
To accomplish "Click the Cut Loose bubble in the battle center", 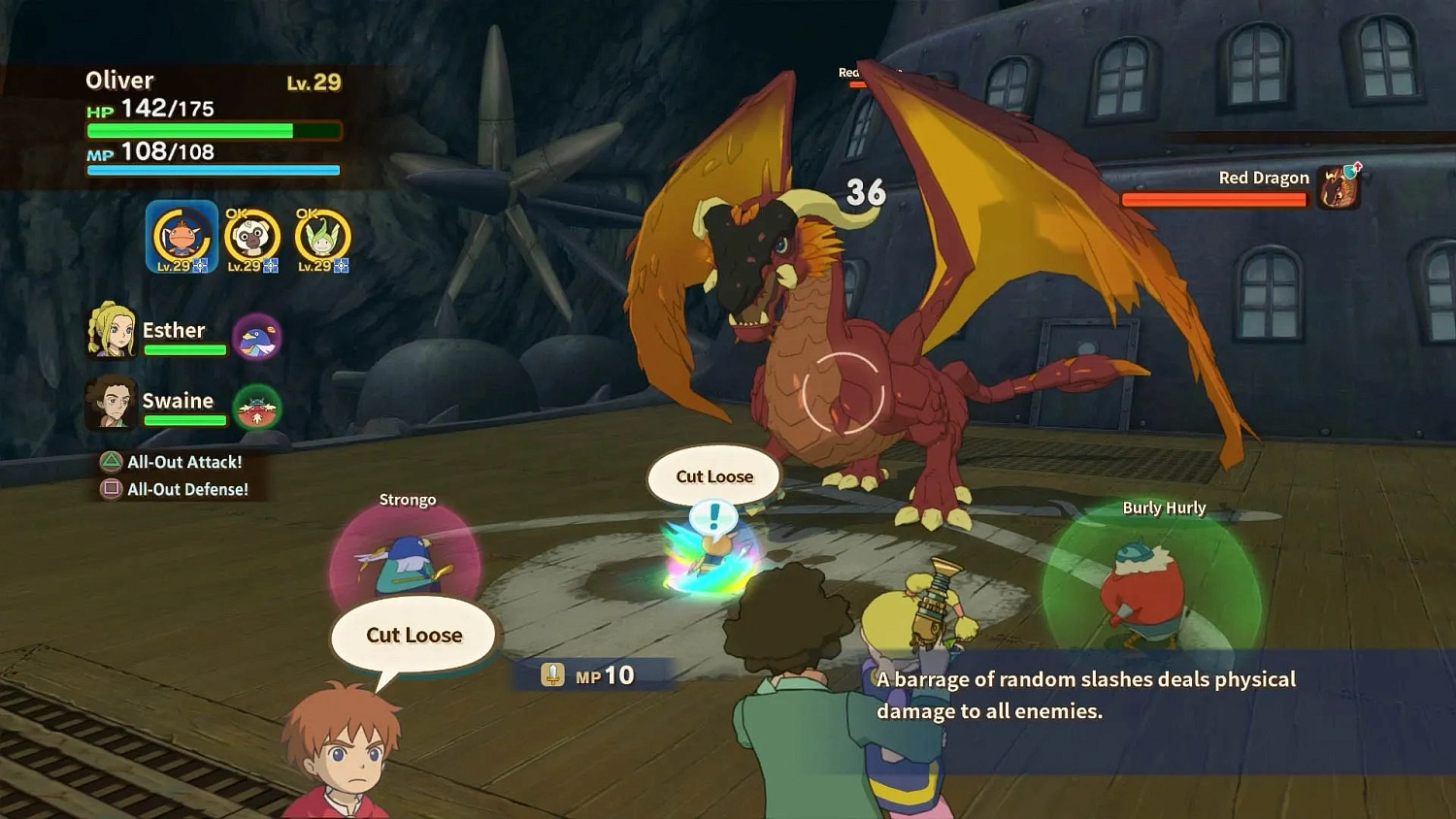I will pos(714,476).
